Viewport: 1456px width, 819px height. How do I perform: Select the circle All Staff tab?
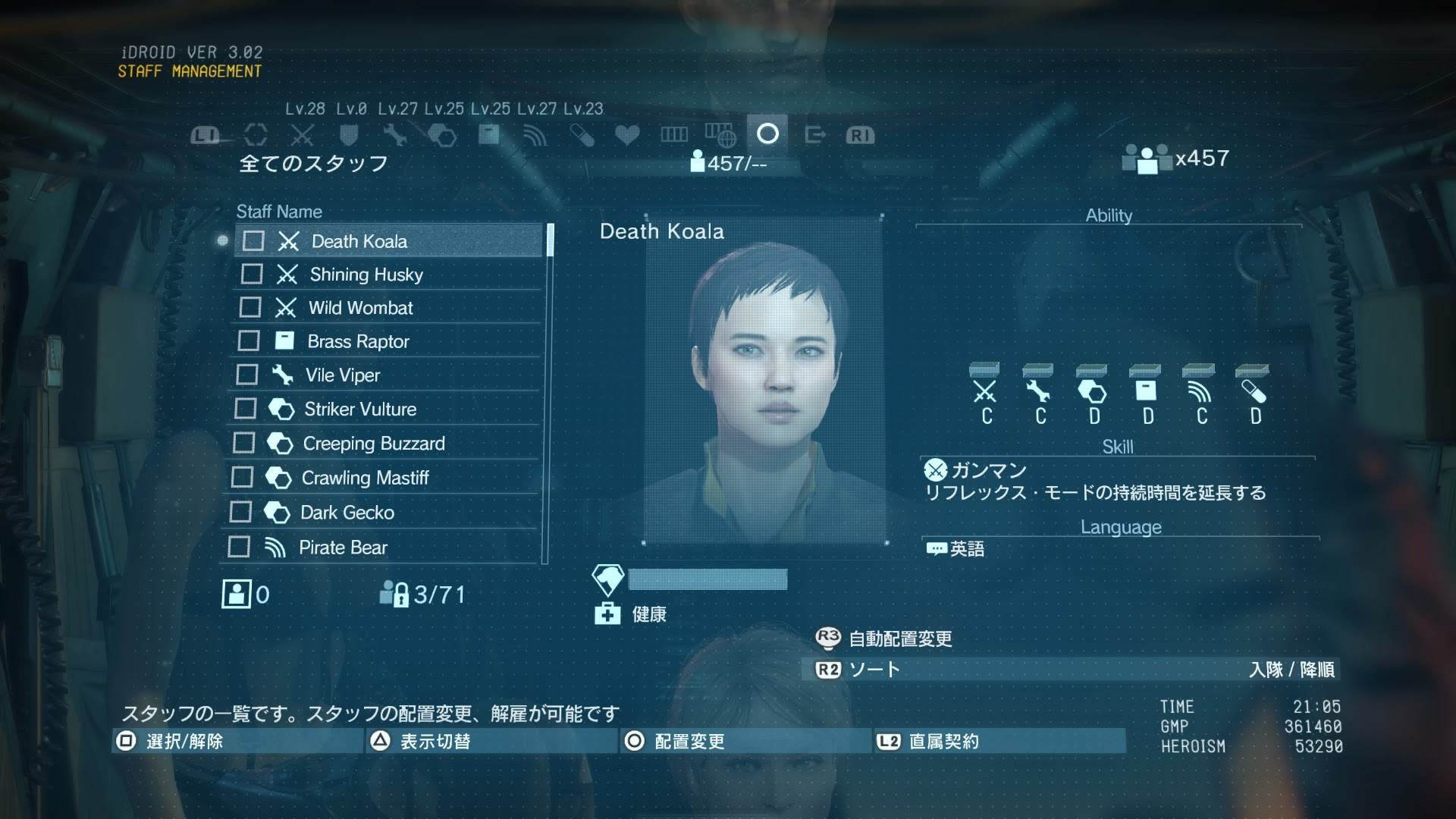768,134
